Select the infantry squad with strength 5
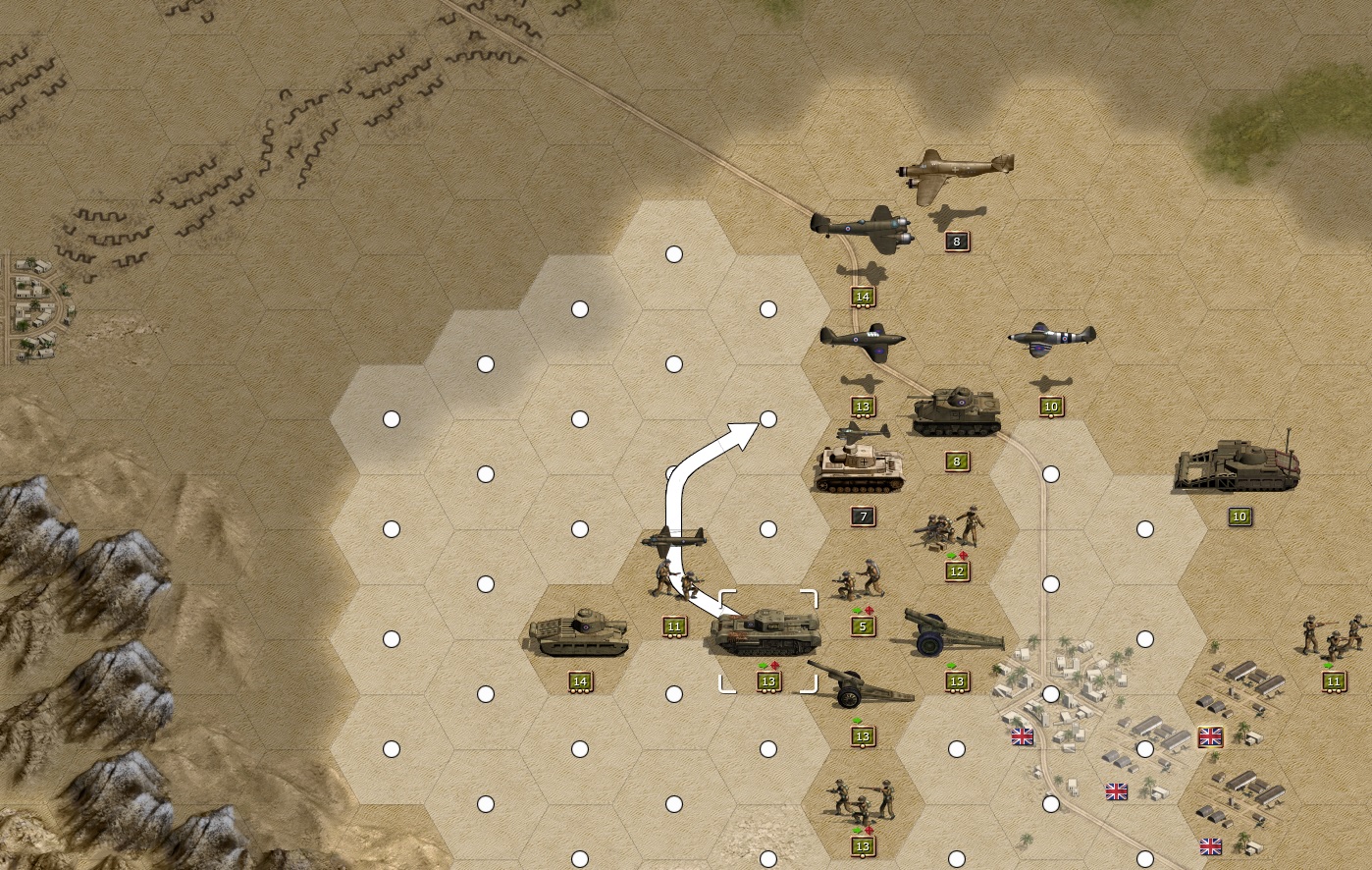 (x=856, y=579)
